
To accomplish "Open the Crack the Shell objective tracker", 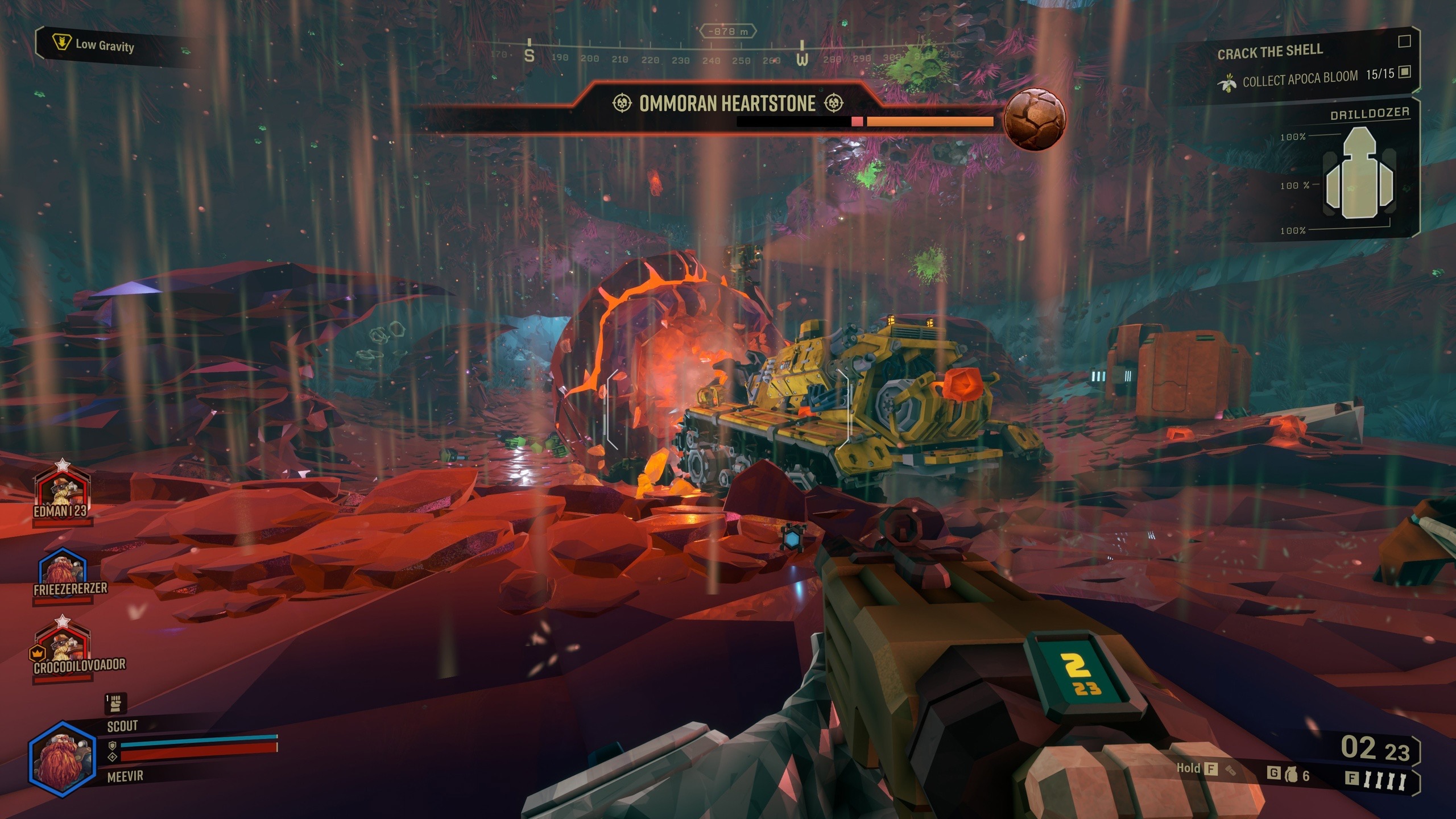I will point(1269,52).
